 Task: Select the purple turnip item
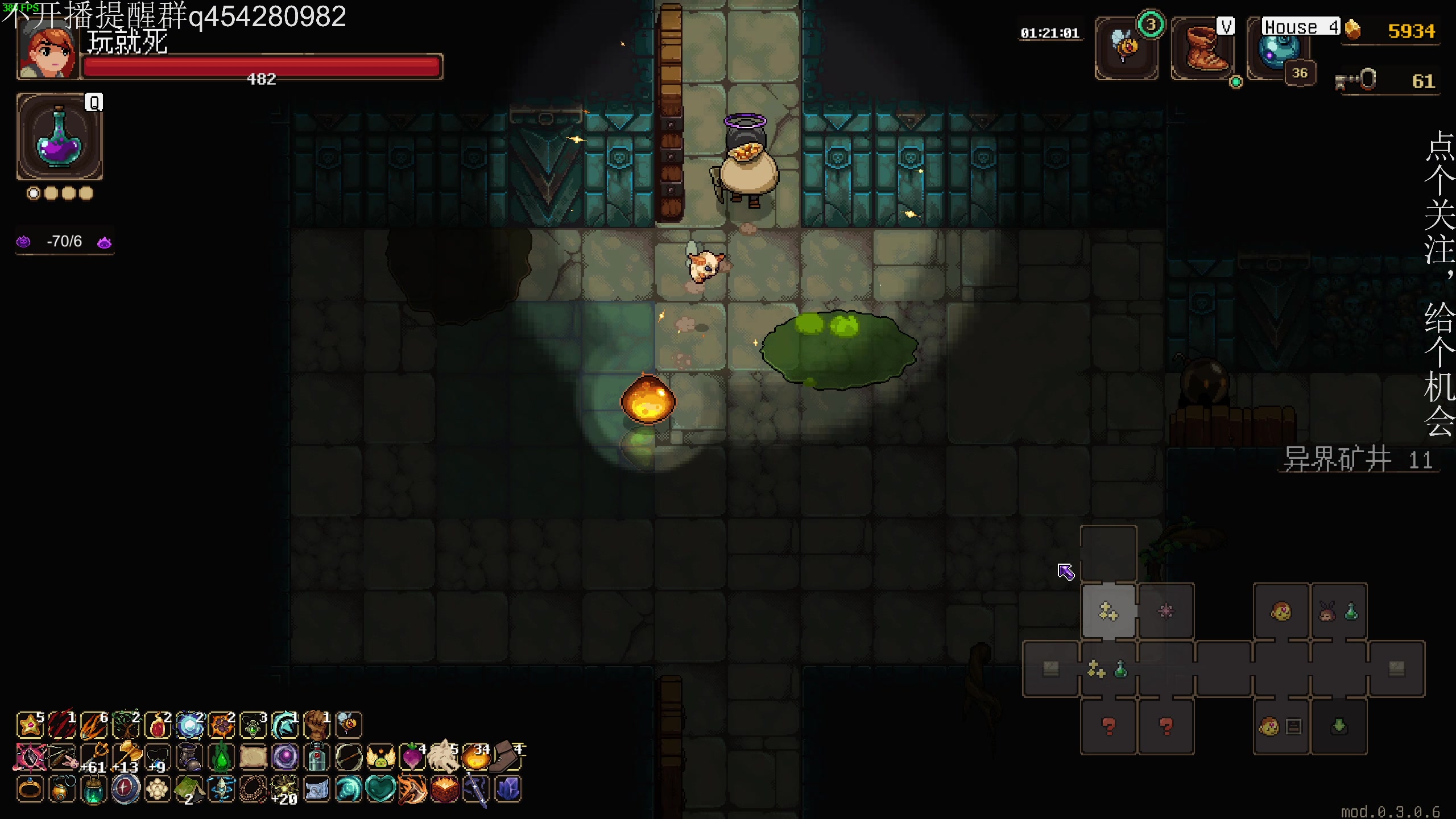tap(411, 757)
